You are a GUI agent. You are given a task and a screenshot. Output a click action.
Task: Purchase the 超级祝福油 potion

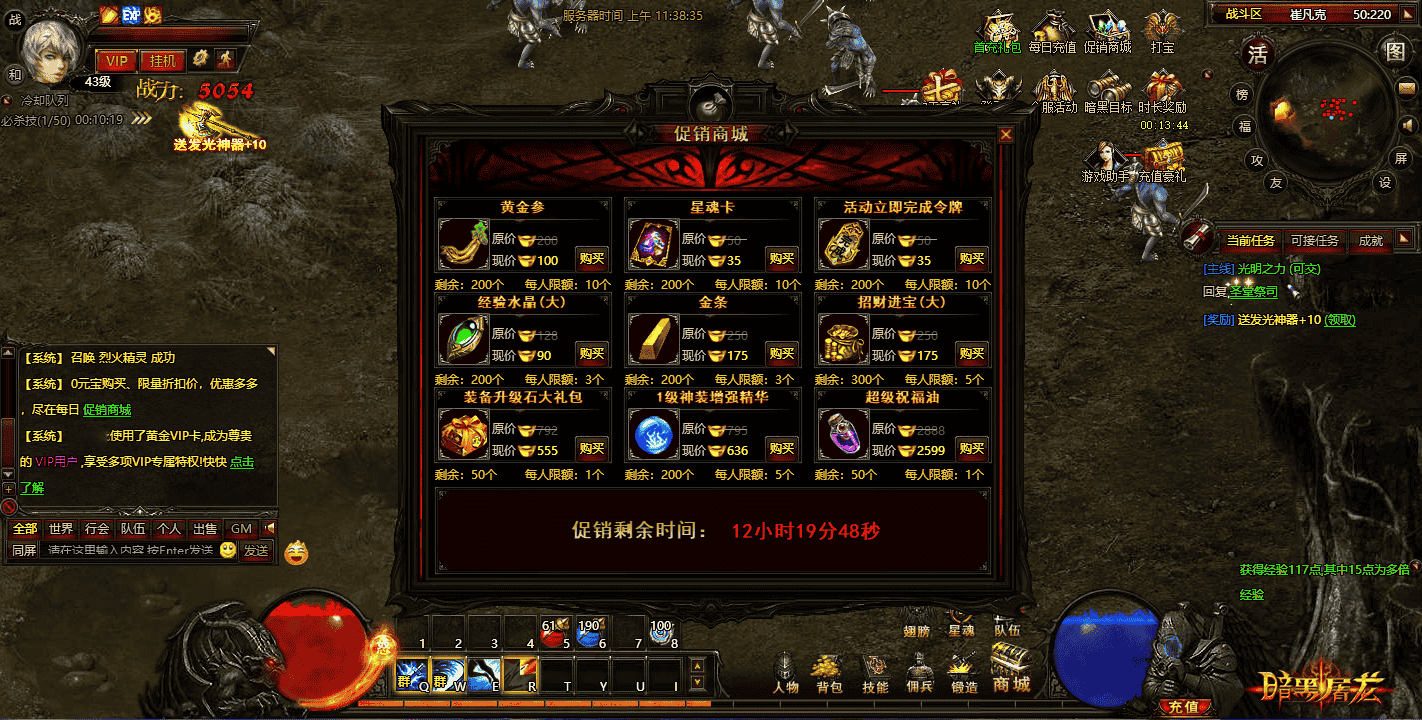971,448
